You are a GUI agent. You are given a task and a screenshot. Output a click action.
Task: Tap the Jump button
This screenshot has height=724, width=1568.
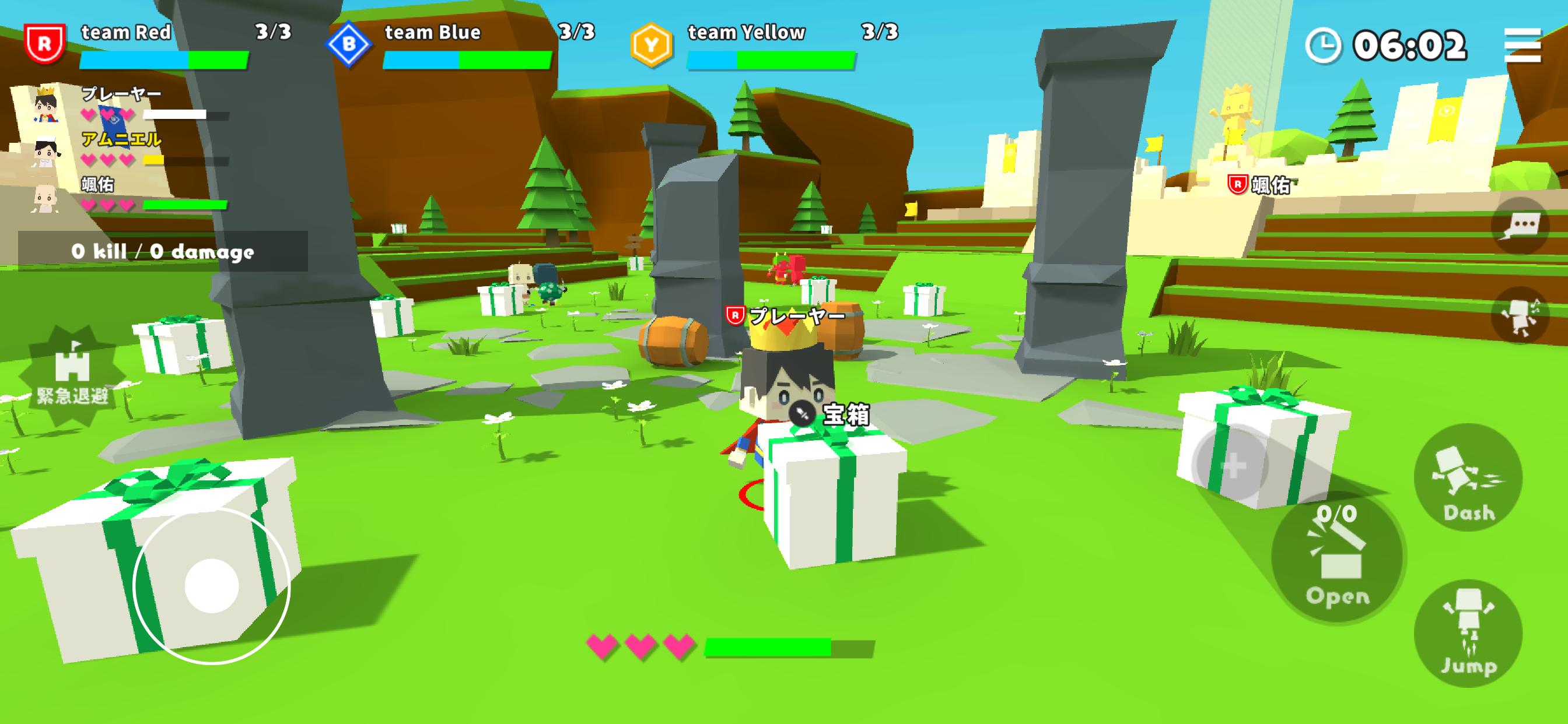(1468, 633)
